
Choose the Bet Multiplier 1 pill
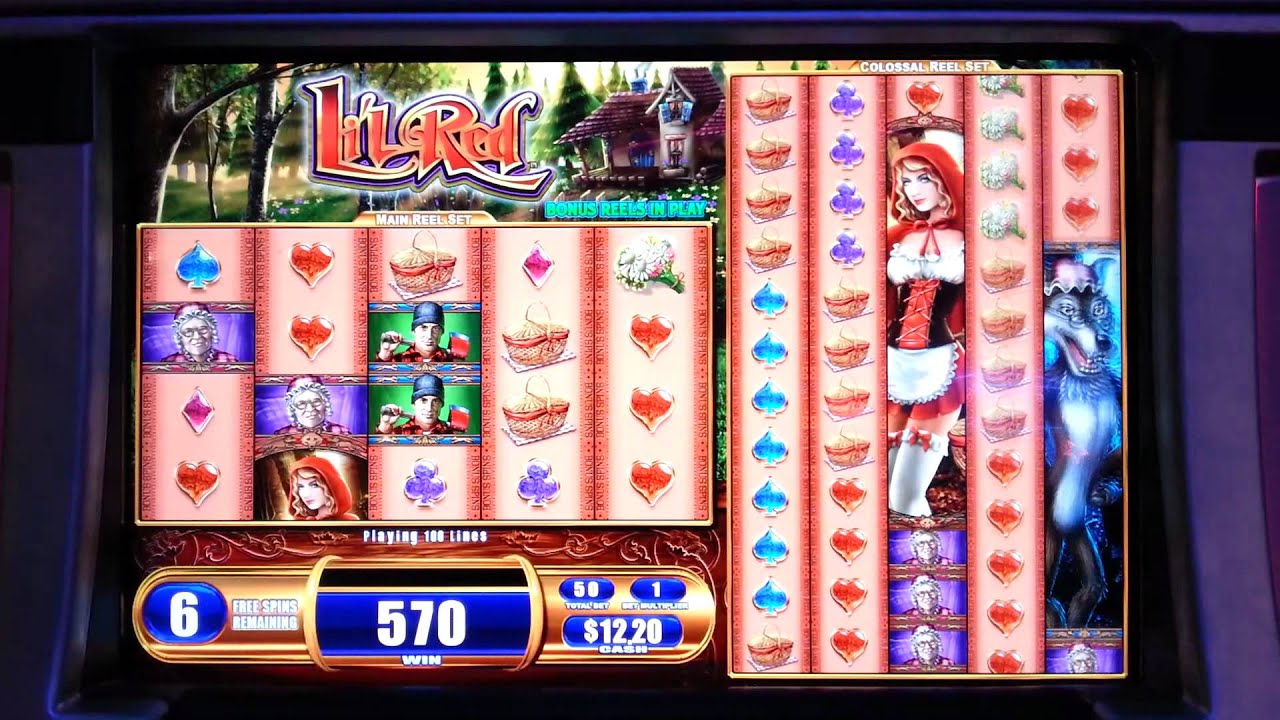(657, 589)
